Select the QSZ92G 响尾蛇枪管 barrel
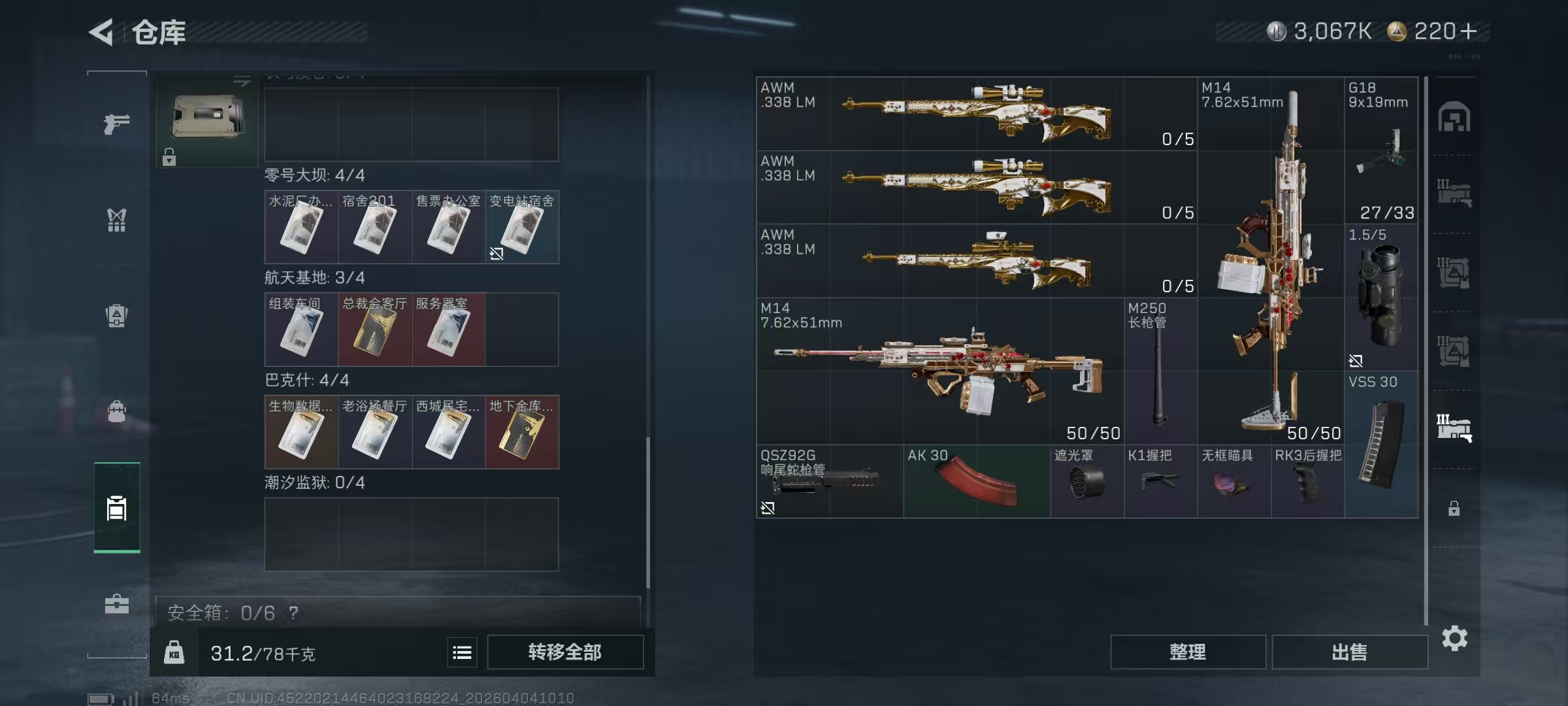 pyautogui.click(x=829, y=482)
